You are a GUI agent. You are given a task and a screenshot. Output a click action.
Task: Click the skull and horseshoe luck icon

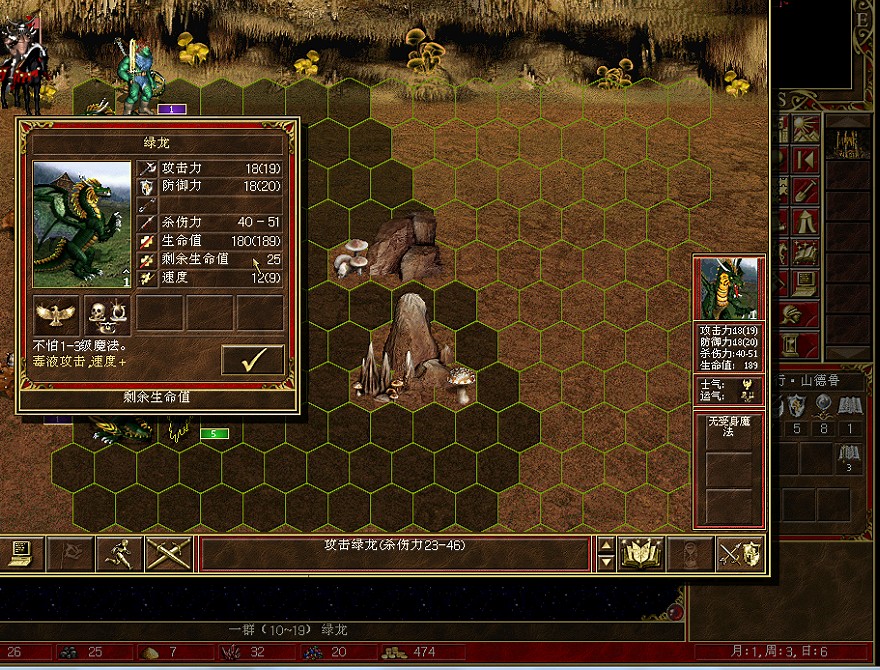tap(107, 315)
